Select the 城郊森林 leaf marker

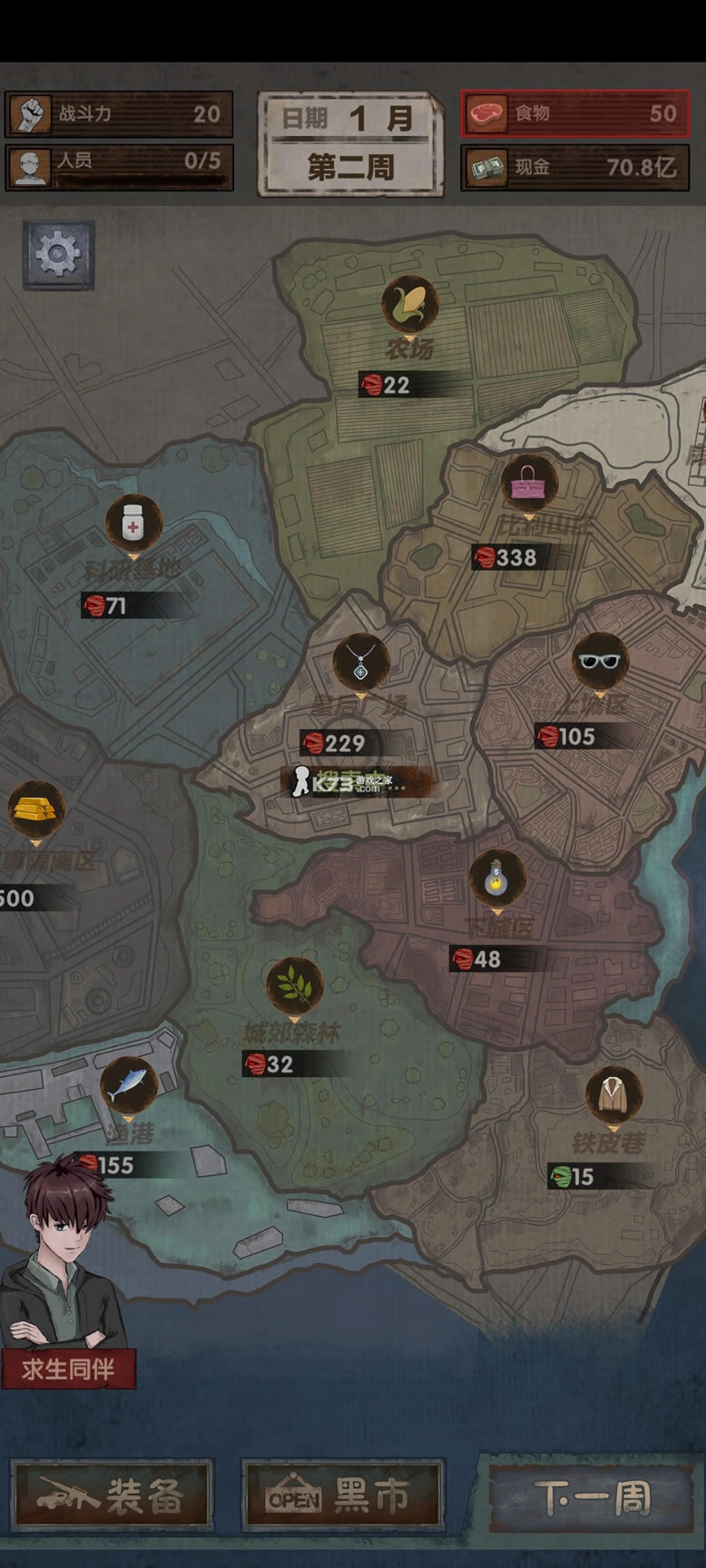[294, 985]
